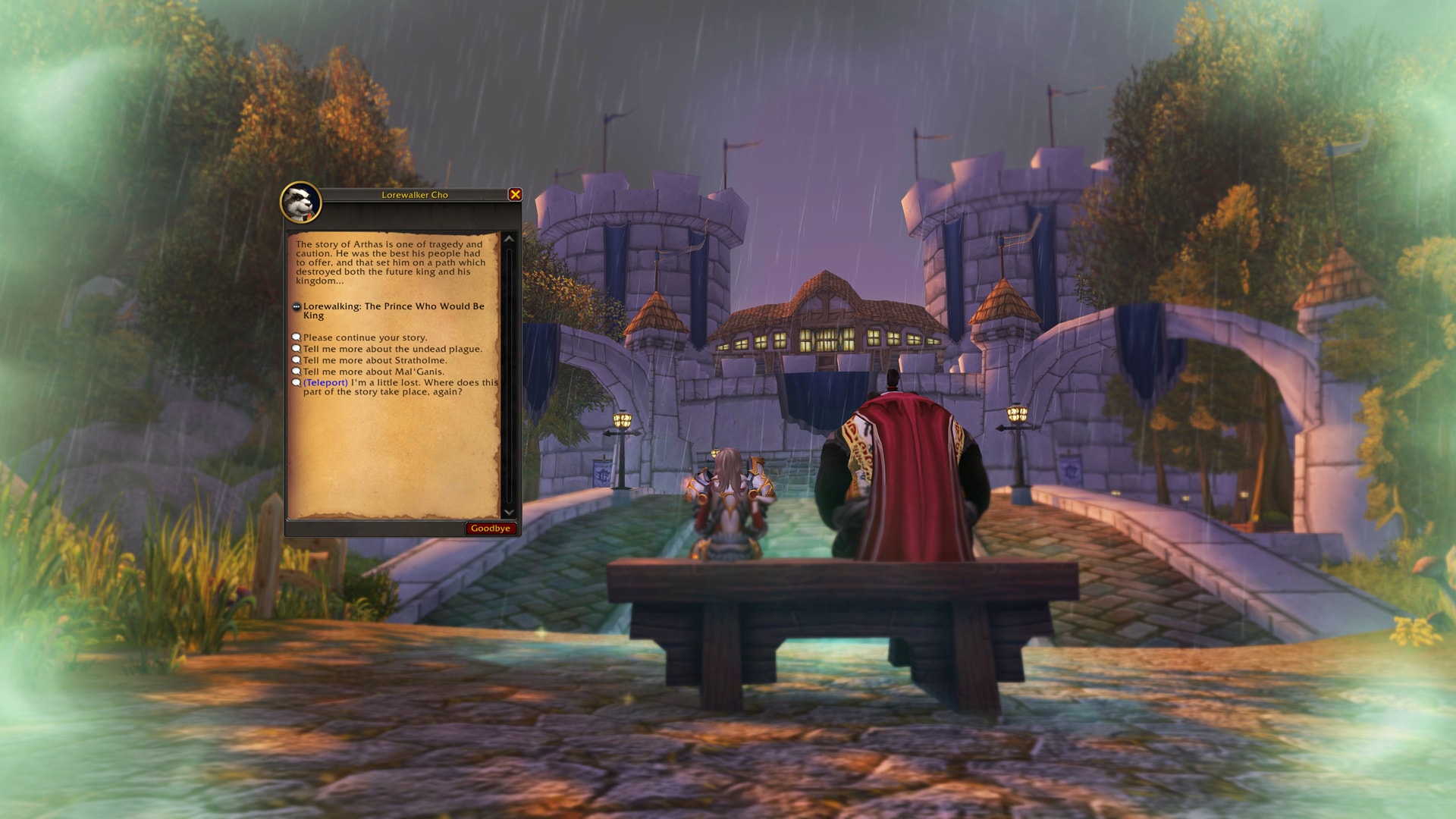
Task: Ask Cho about Mal'Ganis
Action: (373, 372)
